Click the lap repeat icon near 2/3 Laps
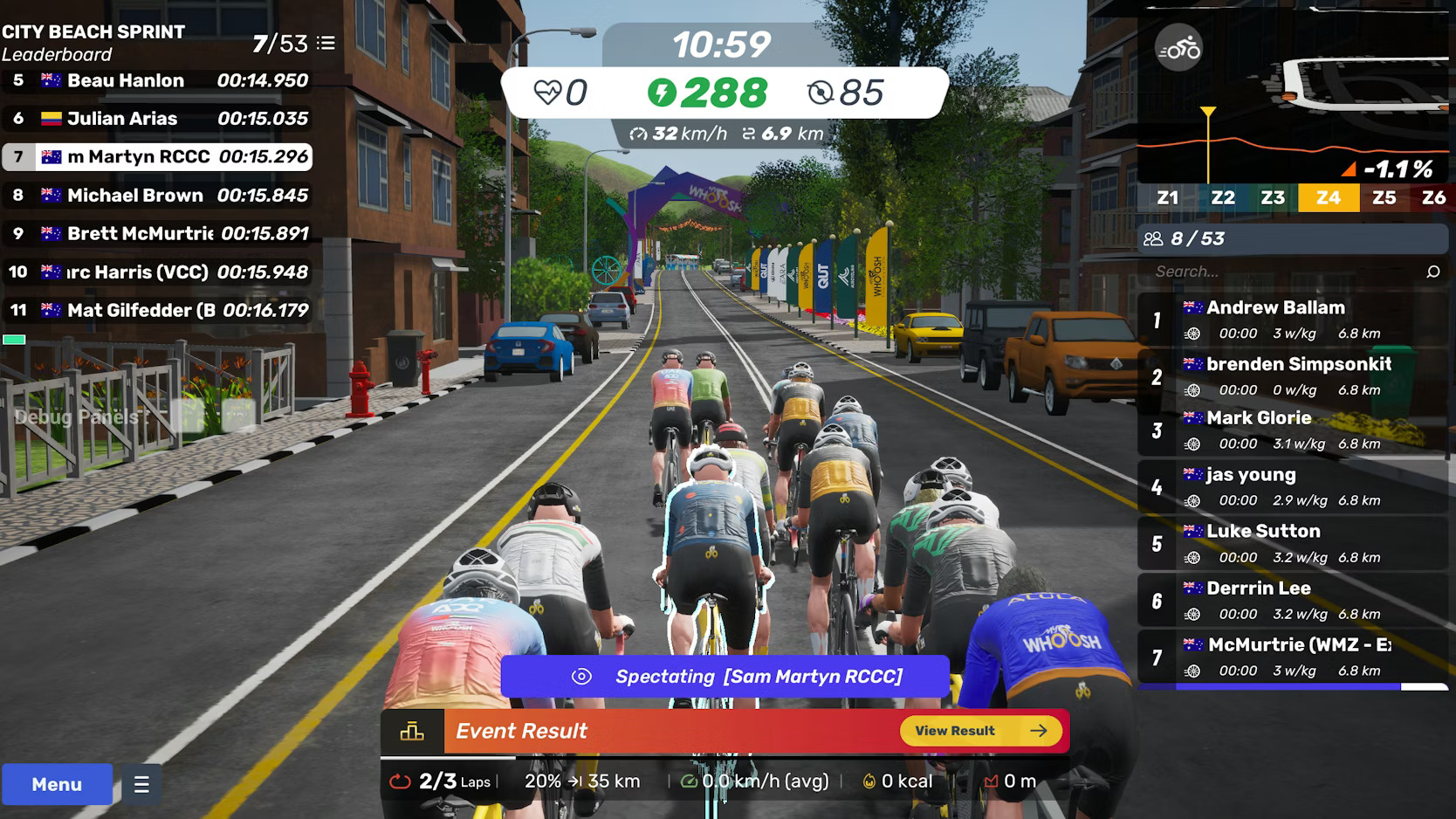 pos(401,781)
